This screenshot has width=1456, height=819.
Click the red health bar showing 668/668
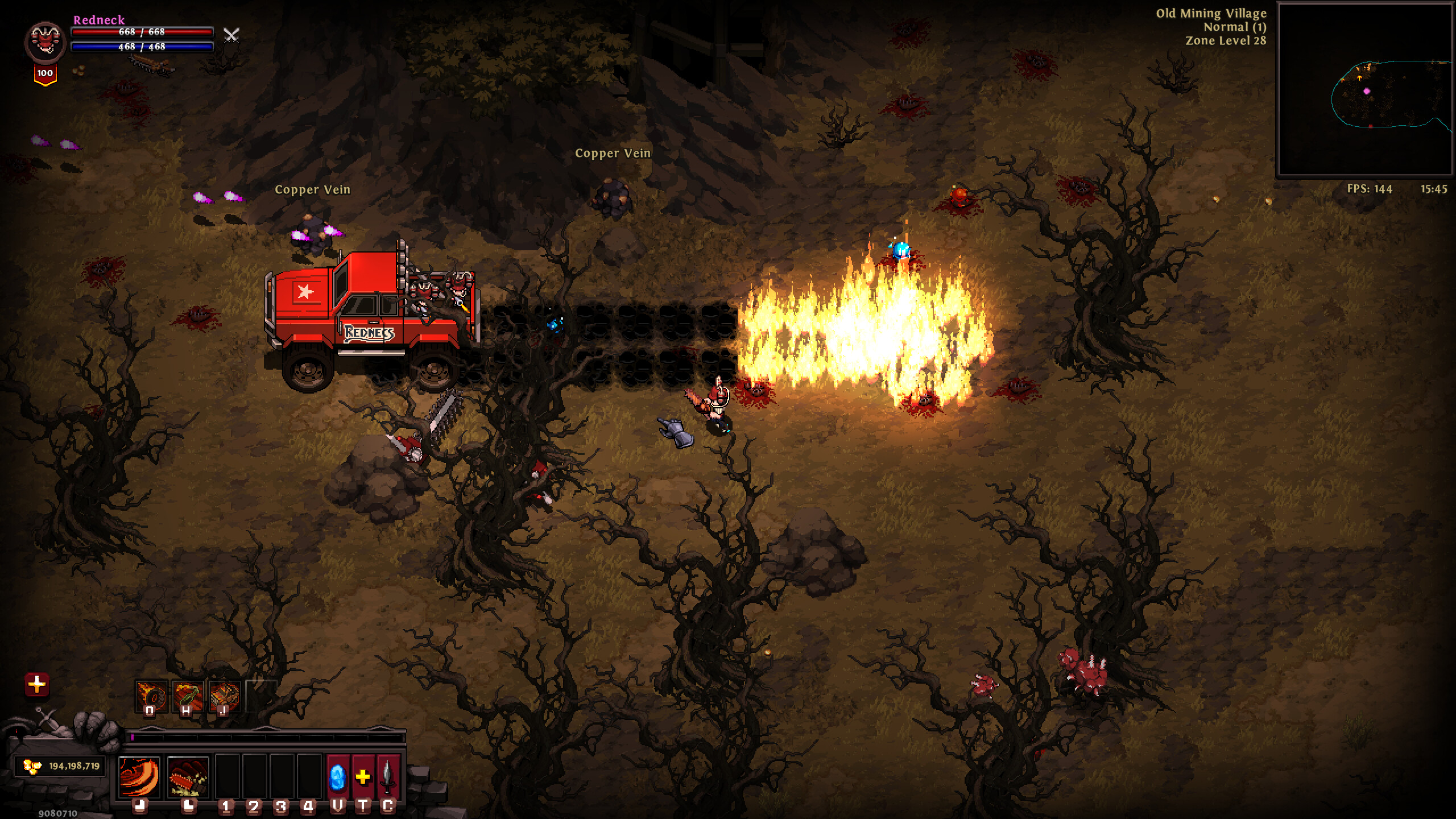pyautogui.click(x=142, y=33)
